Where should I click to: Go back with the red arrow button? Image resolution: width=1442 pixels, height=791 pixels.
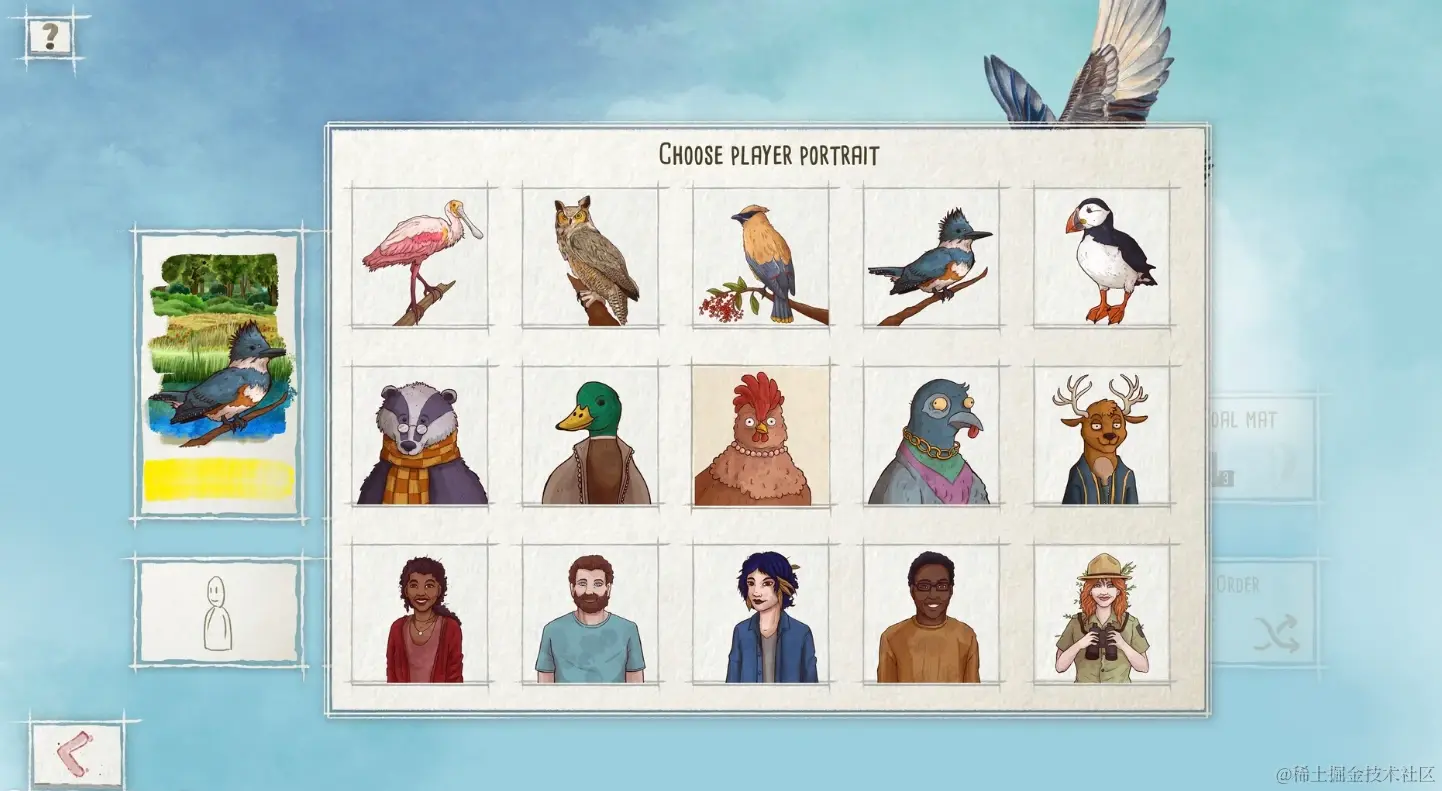click(x=77, y=753)
